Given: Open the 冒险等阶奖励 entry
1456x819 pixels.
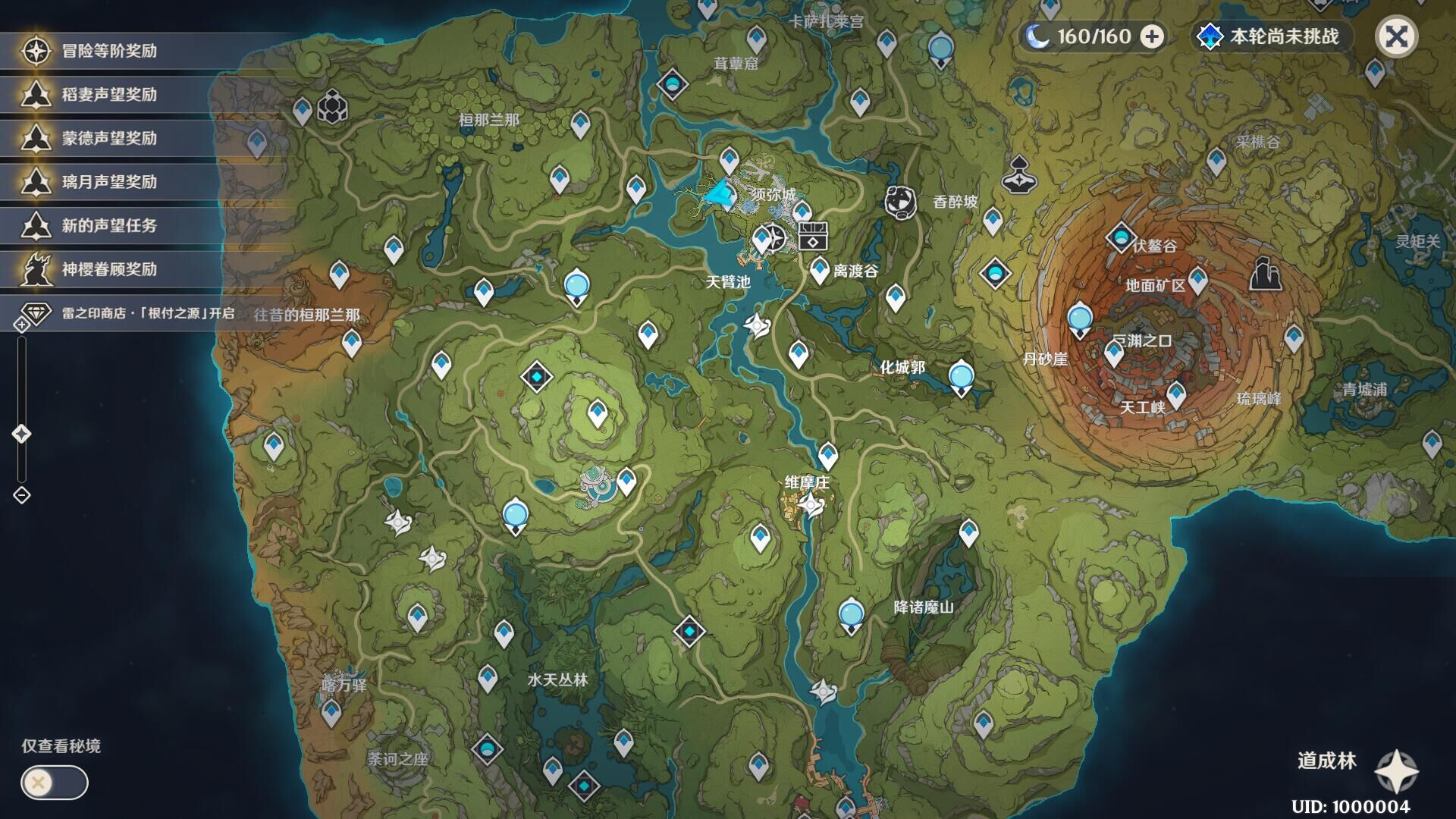Looking at the screenshot, I should click(109, 51).
